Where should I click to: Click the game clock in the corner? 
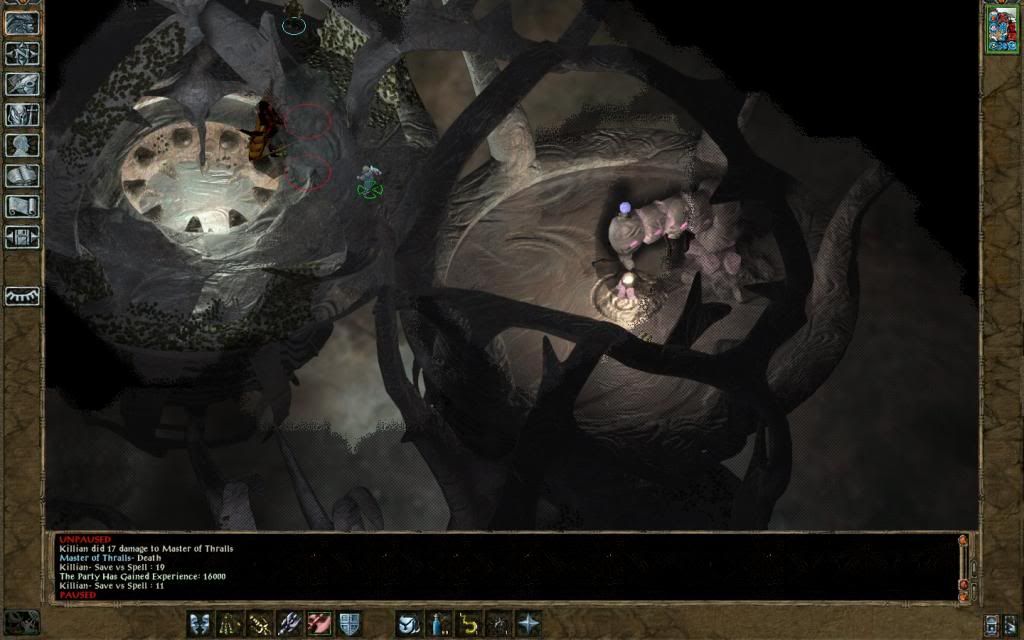(21, 622)
